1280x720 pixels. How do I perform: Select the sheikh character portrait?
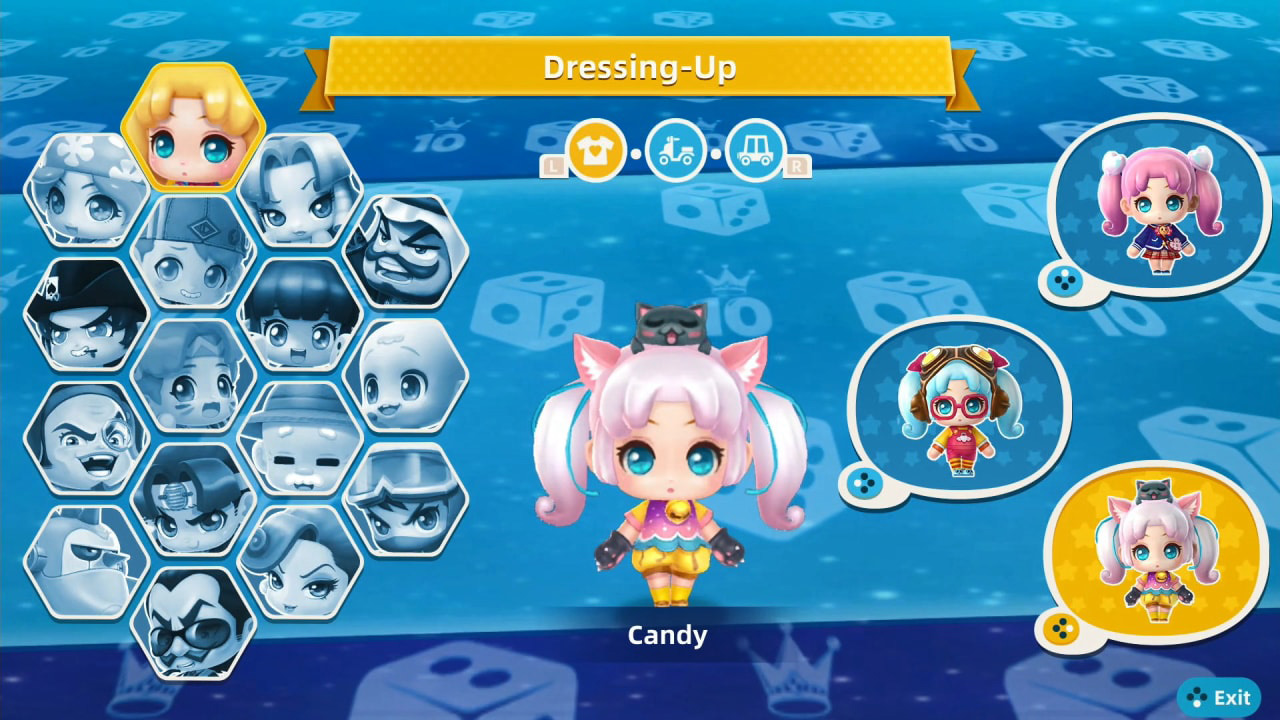(410, 246)
